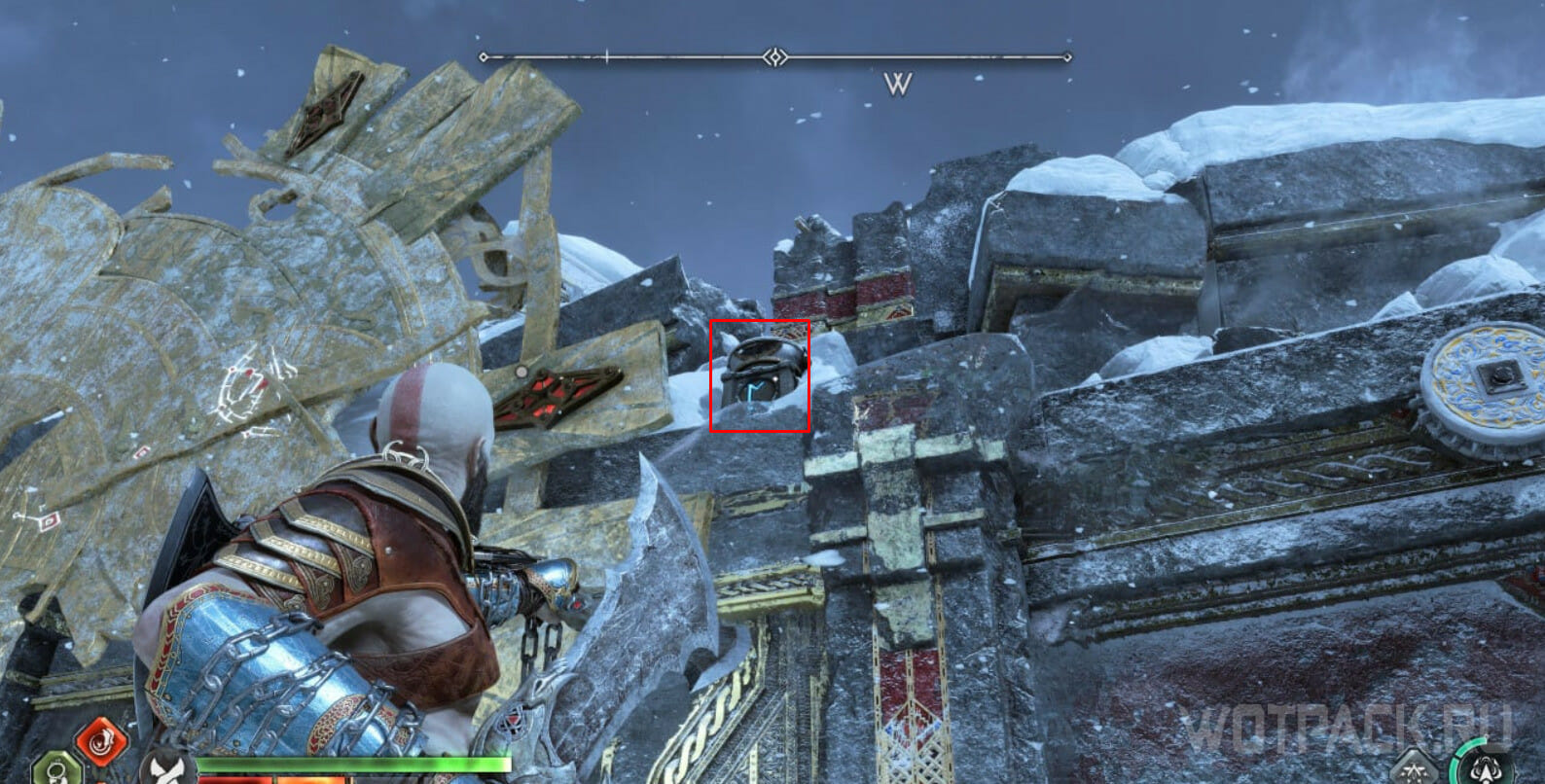The height and width of the screenshot is (784, 1545).
Task: Choose the crossed blades weapon icon
Action: click(x=165, y=768)
